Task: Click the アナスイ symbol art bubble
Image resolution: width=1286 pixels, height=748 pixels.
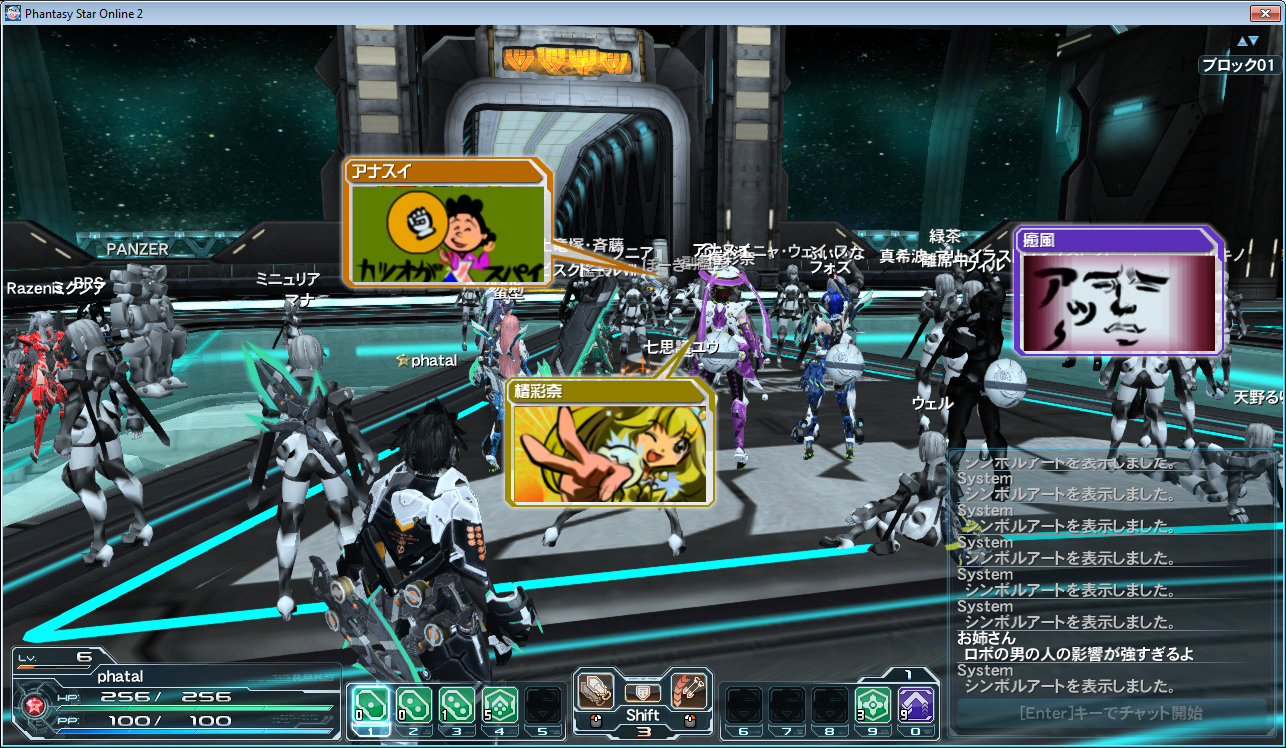Action: tap(448, 220)
